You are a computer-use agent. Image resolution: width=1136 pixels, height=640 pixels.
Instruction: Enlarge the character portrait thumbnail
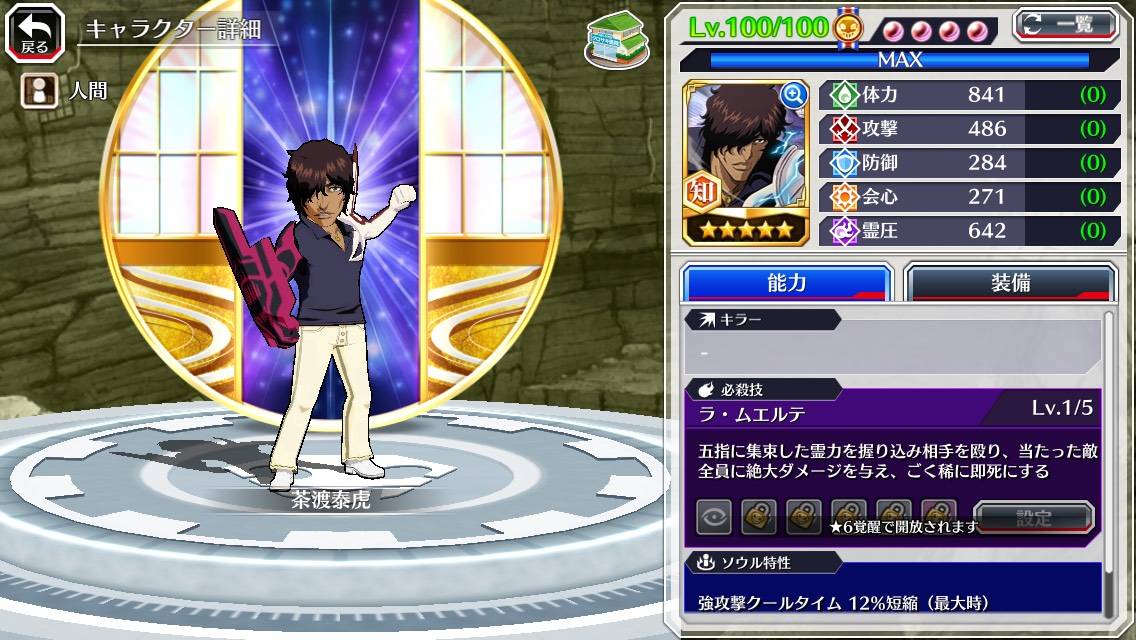[794, 95]
